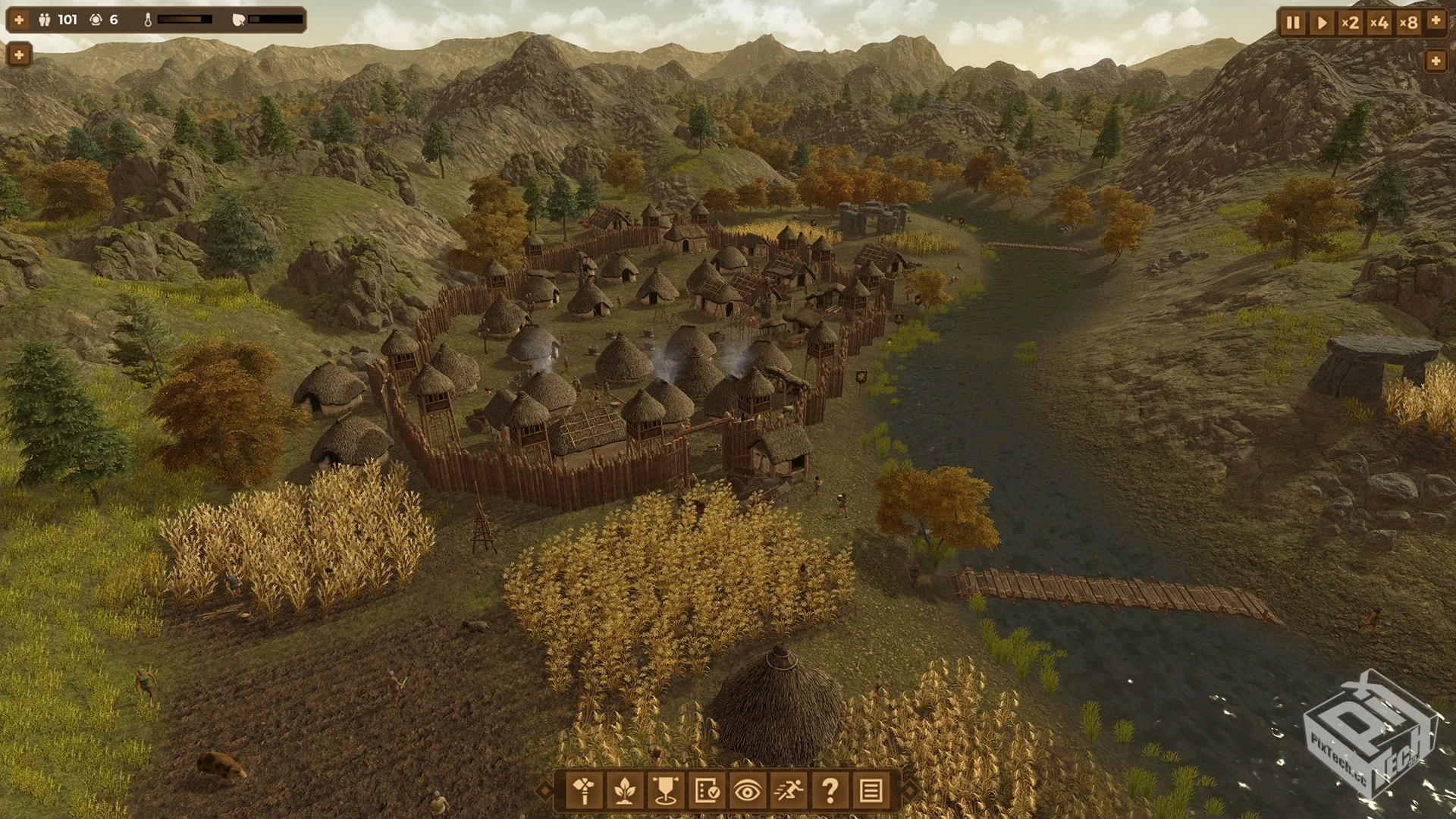Expand the top-left resources panel
The height and width of the screenshot is (819, 1456).
[18, 19]
